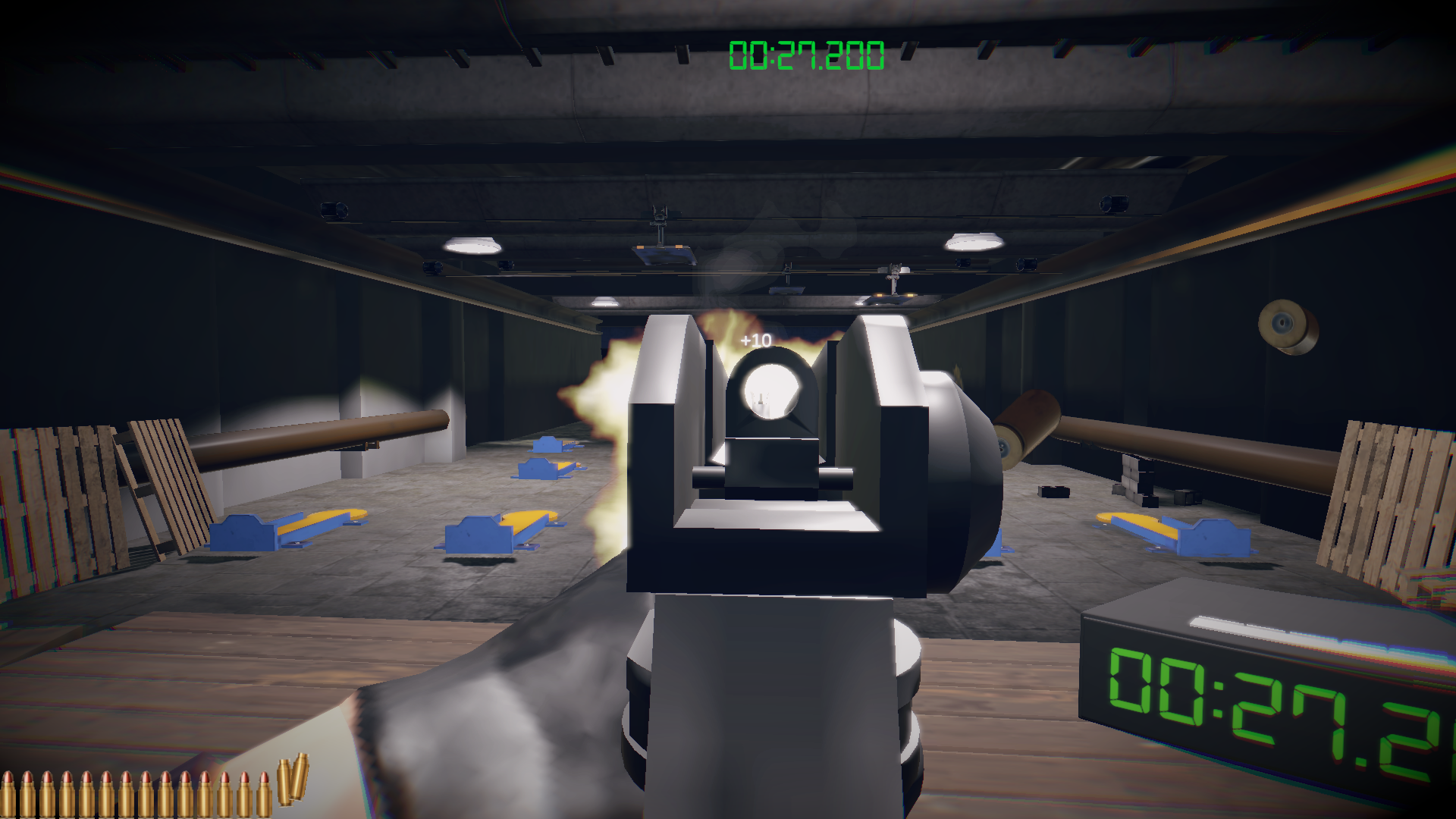Select the green timer reading 00:27.200

[806, 53]
